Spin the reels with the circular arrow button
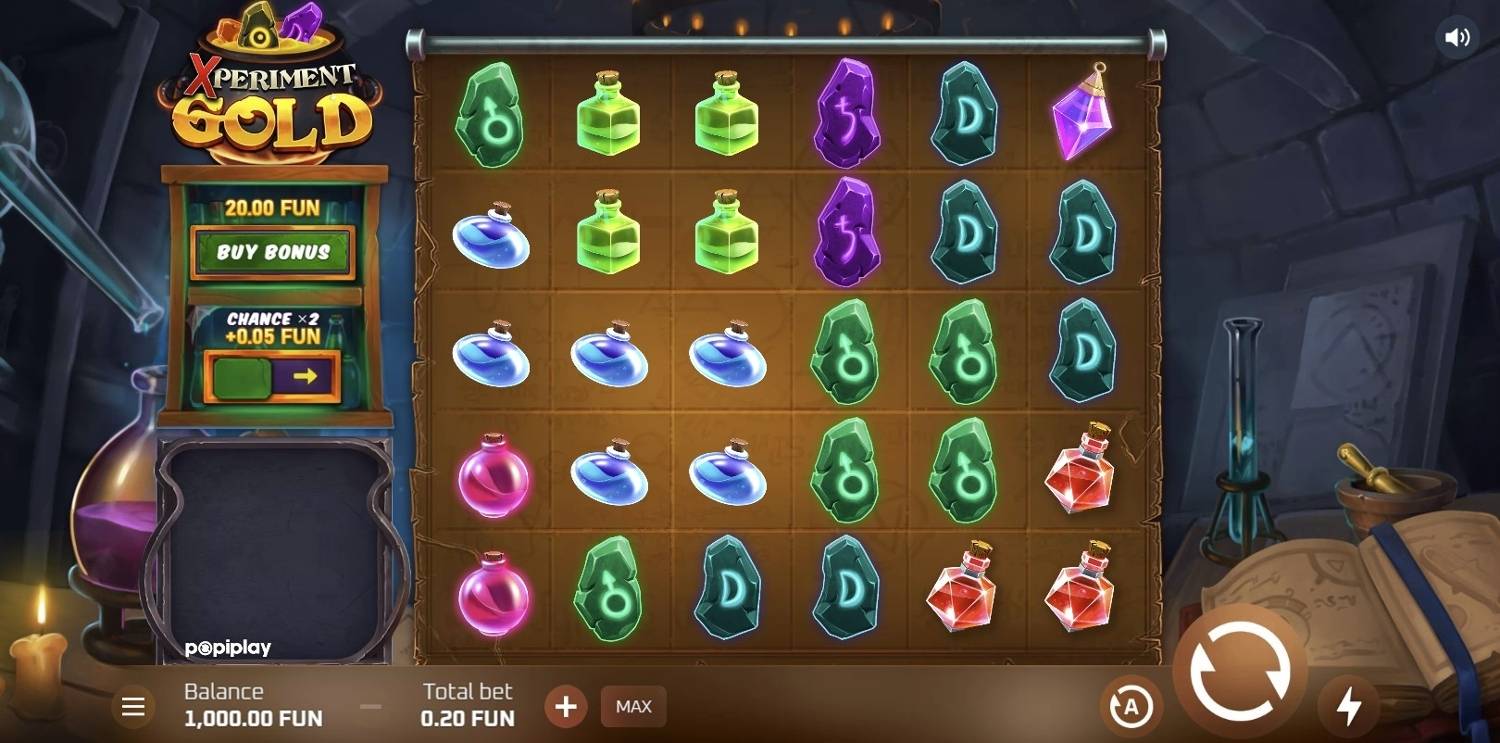1500x743 pixels. pos(1239,671)
